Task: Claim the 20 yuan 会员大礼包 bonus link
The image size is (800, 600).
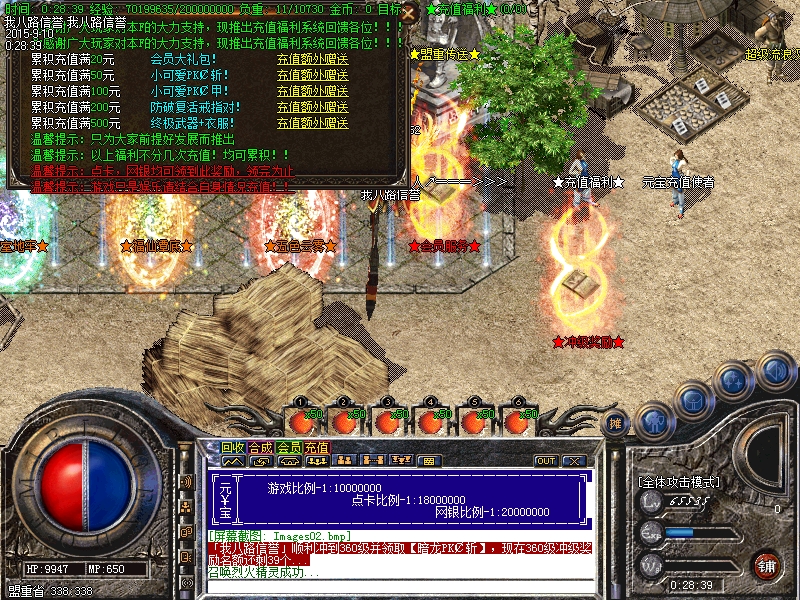Action: click(312, 59)
